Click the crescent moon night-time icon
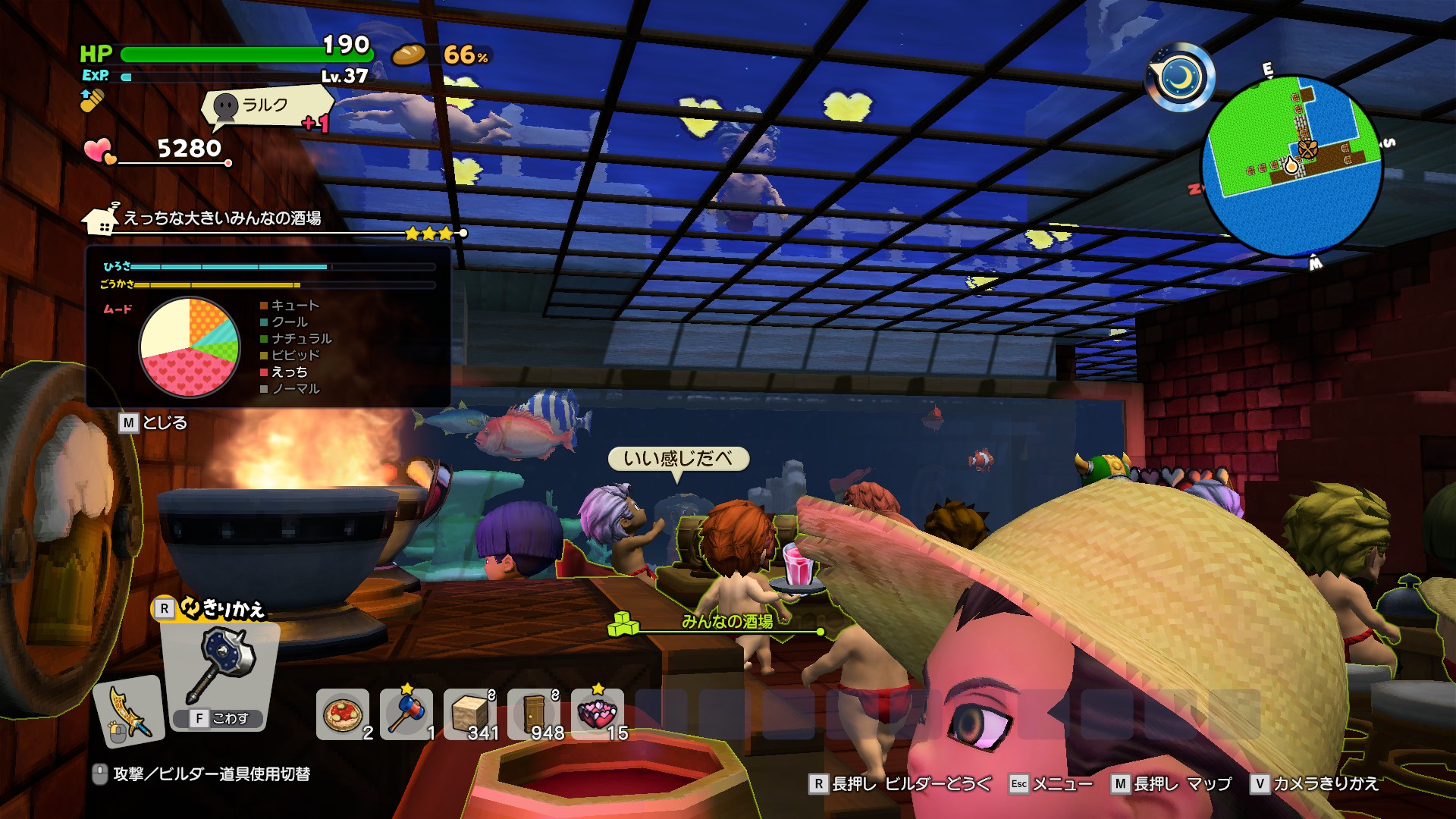Screen dimensions: 1456x819 (1181, 77)
